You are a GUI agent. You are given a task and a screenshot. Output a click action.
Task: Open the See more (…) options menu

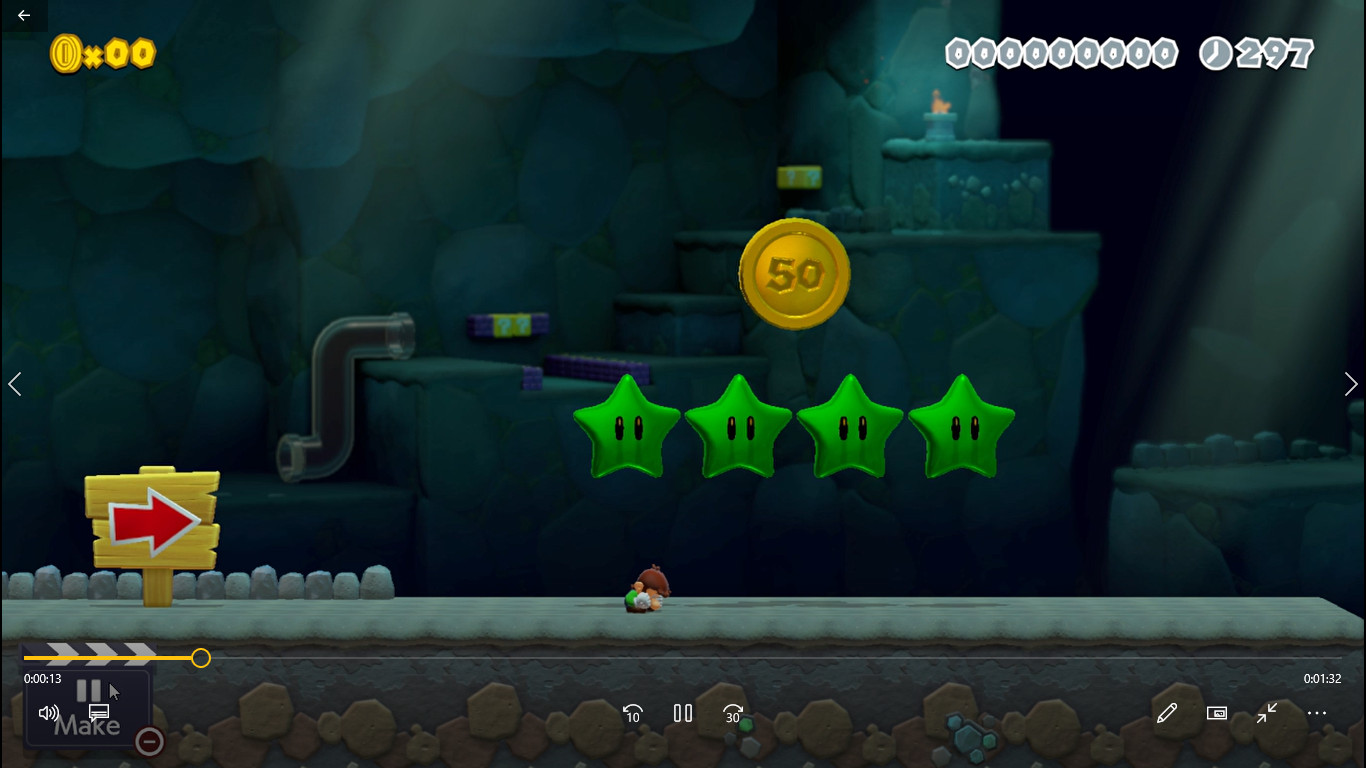point(1317,713)
